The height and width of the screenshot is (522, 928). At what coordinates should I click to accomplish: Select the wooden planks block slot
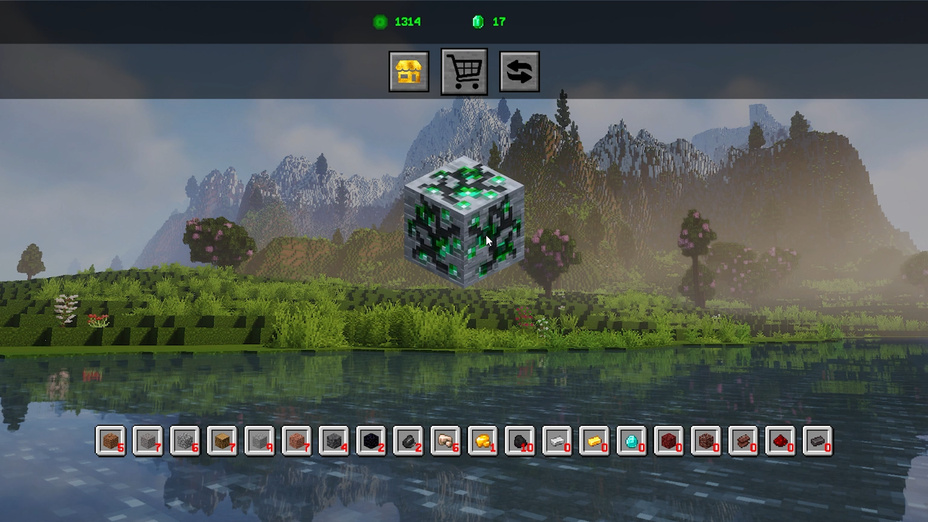(x=222, y=440)
